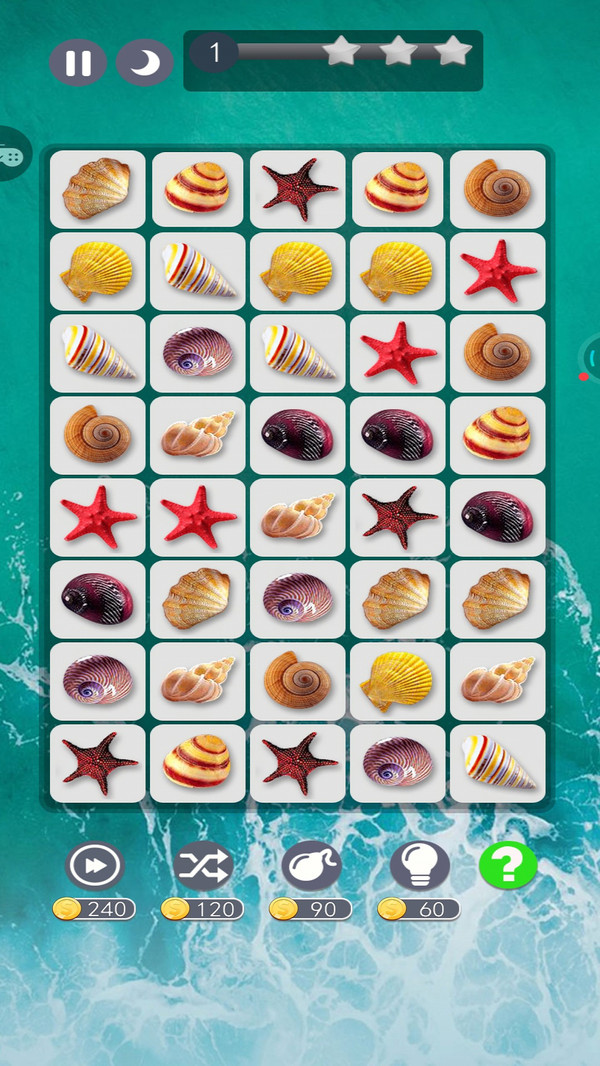Screen dimensions: 600x1066
Task: Get a hint with the lightbulb button
Action: 419,865
